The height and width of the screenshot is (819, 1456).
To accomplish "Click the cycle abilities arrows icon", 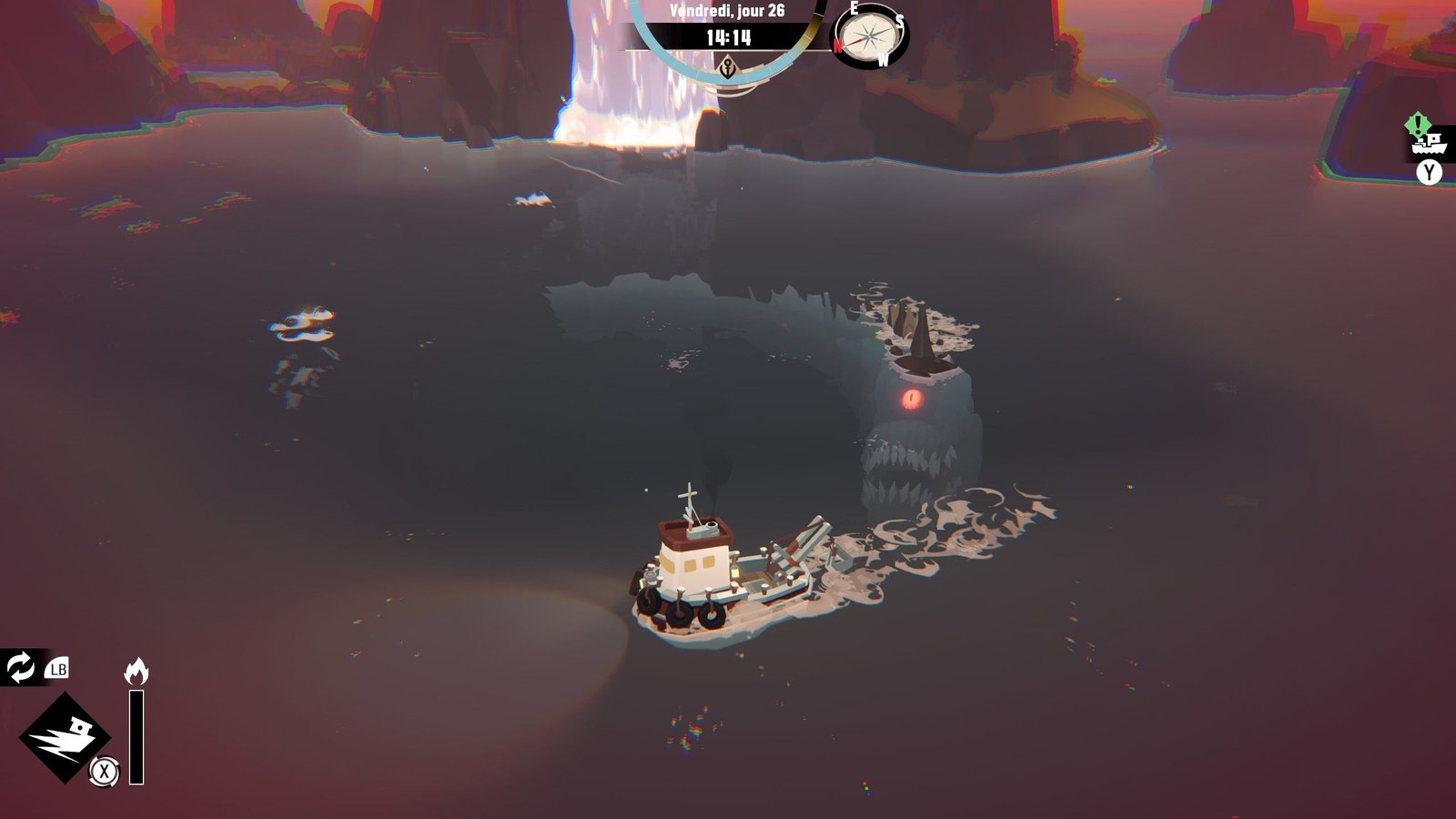I will (x=20, y=668).
